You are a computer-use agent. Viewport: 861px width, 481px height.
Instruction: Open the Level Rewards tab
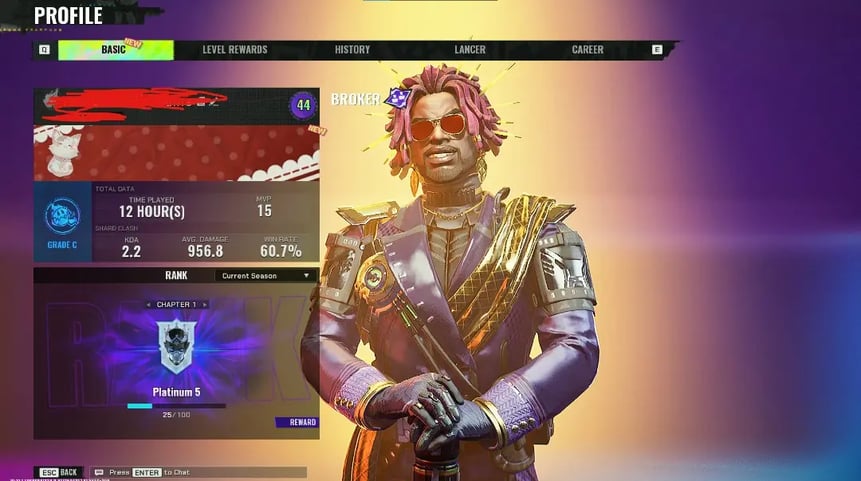click(x=234, y=50)
